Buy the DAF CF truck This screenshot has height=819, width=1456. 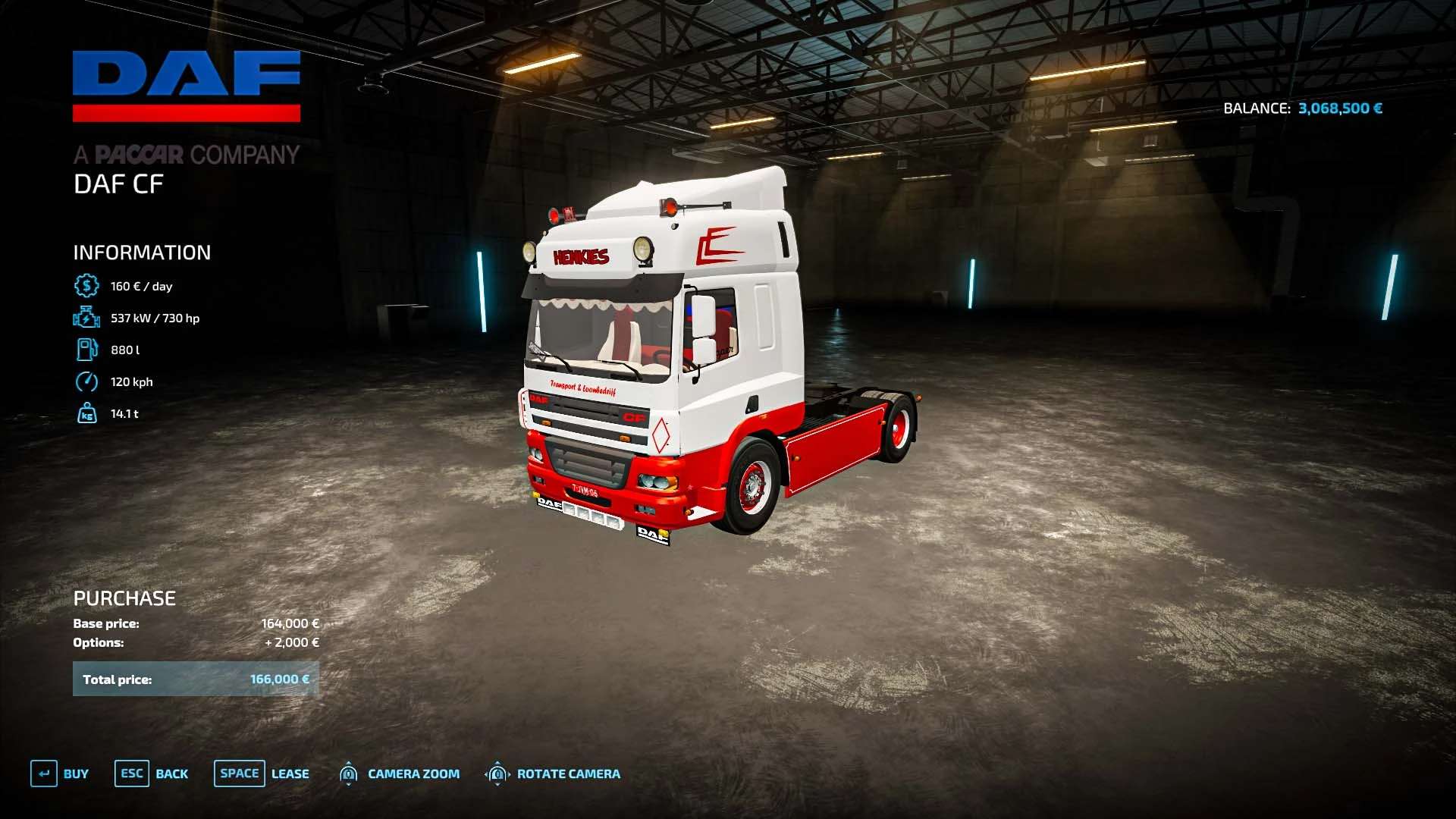(60, 773)
